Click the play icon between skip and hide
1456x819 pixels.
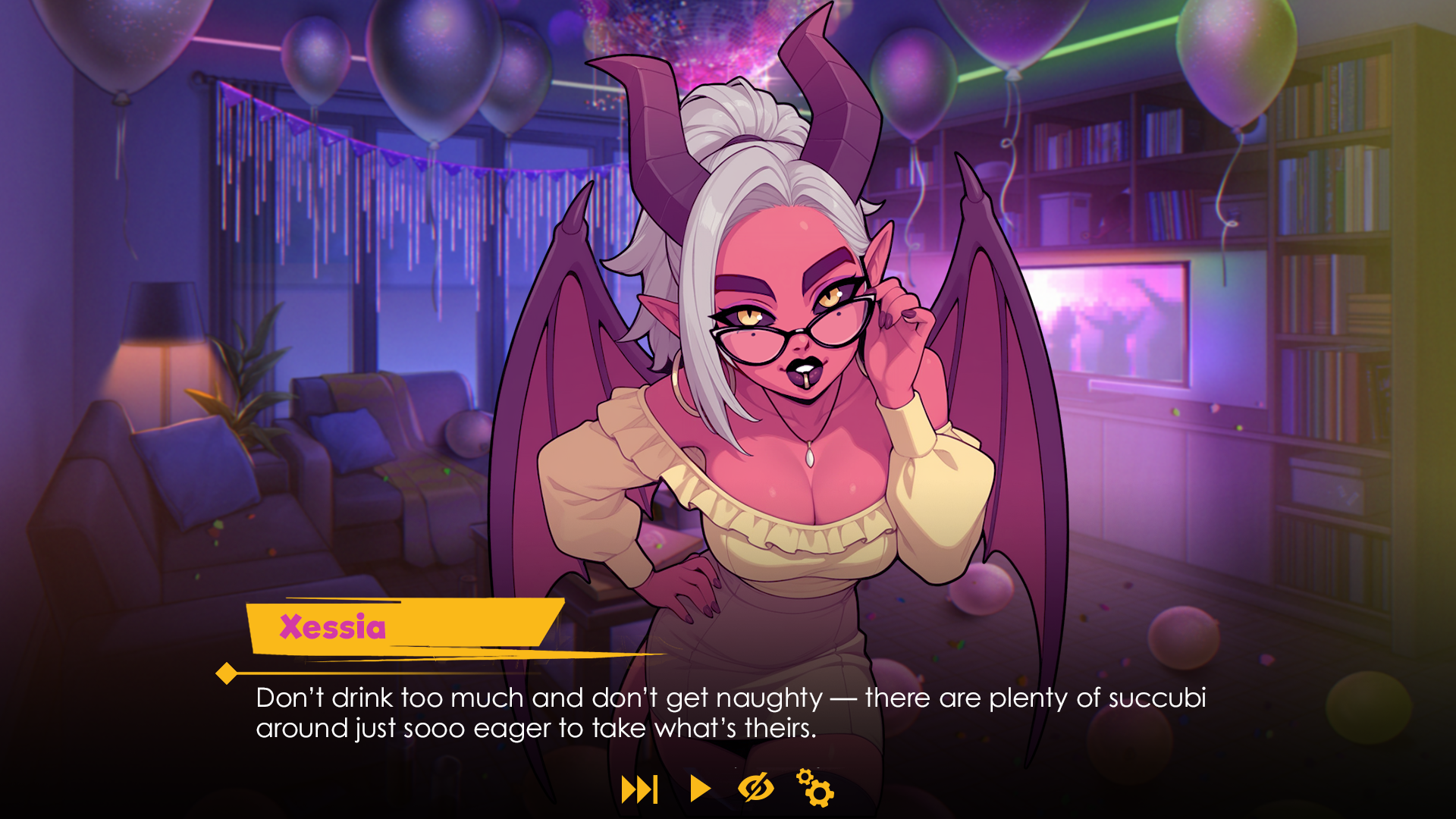click(698, 789)
